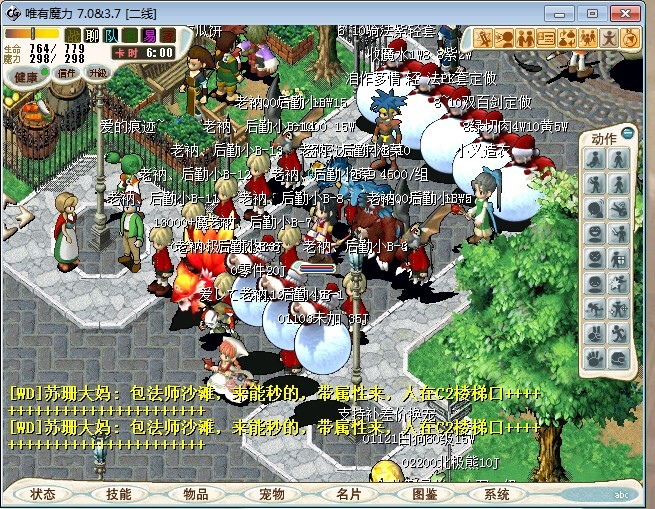The height and width of the screenshot is (509, 655).
Task: Toggle the 易 trade switch
Action: tap(149, 35)
